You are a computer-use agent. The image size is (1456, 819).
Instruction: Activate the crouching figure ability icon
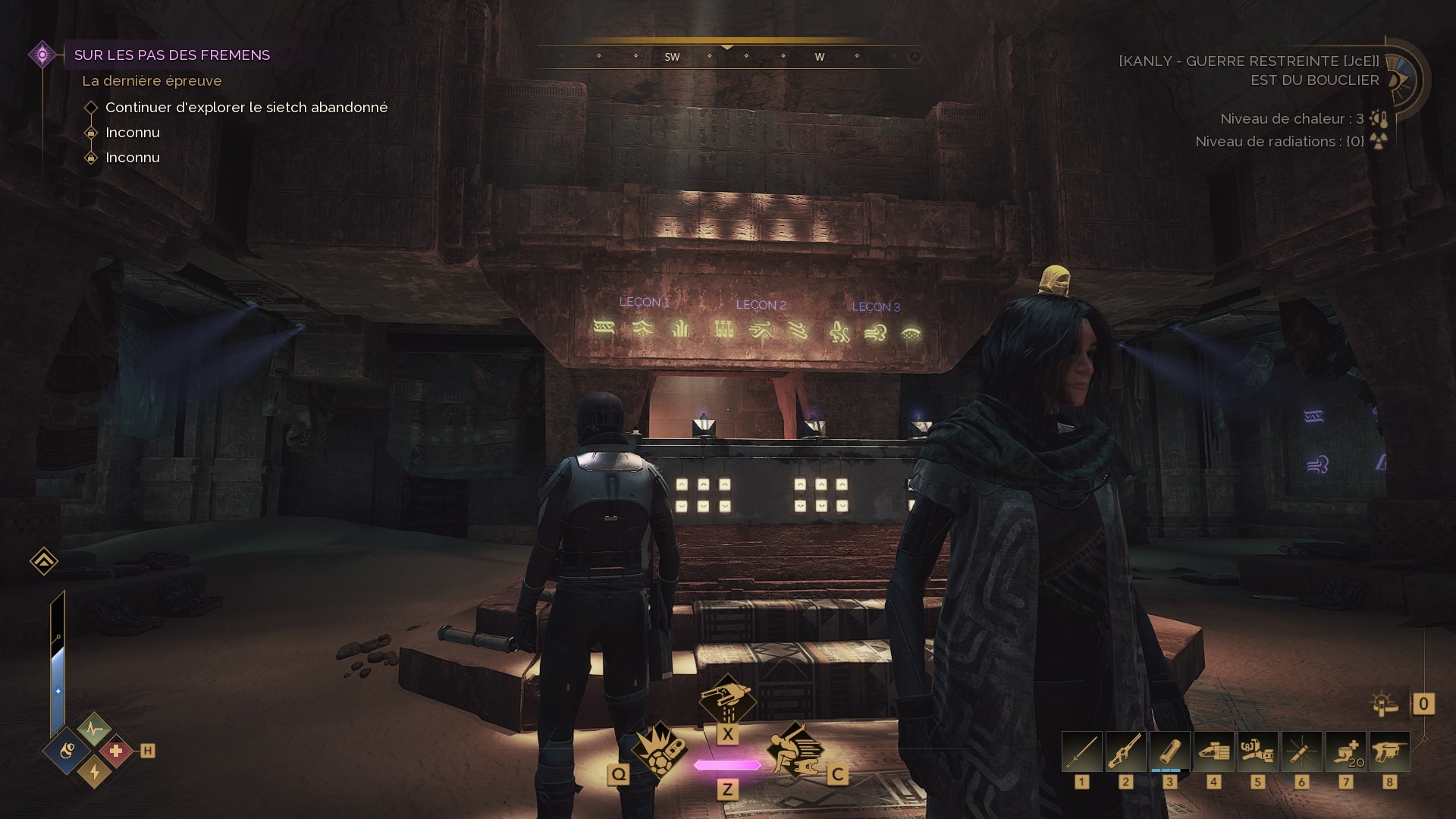tap(795, 750)
